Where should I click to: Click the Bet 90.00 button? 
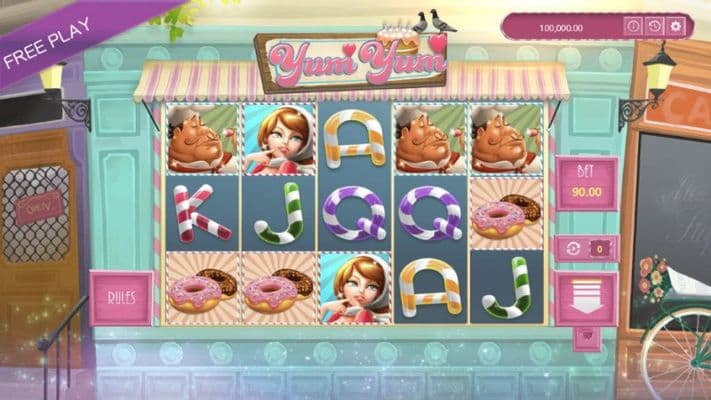[586, 183]
